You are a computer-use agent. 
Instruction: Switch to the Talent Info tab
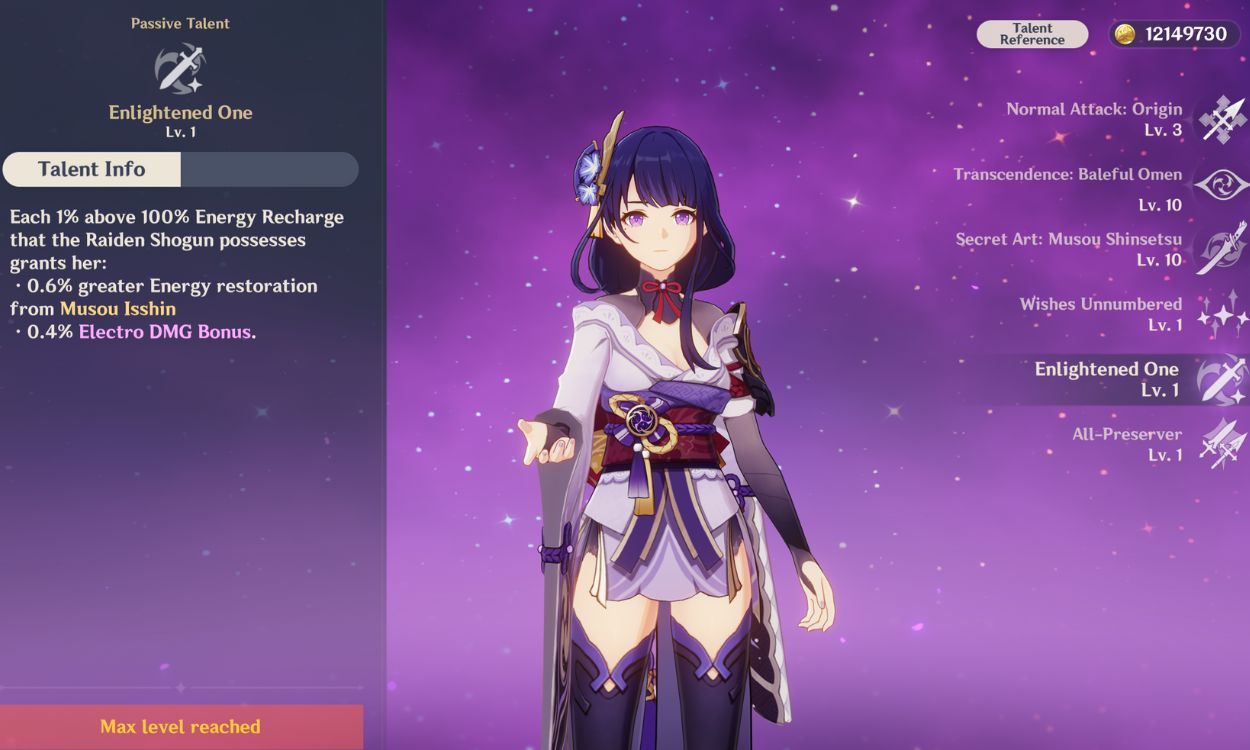tap(92, 169)
